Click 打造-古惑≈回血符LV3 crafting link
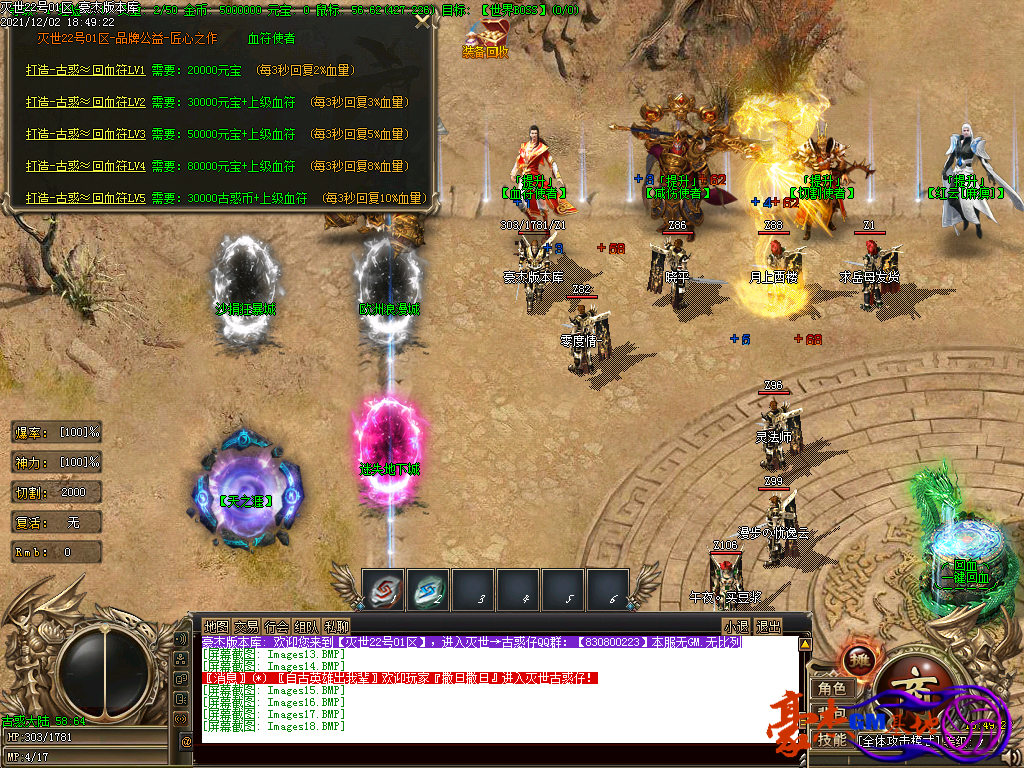 pyautogui.click(x=86, y=135)
